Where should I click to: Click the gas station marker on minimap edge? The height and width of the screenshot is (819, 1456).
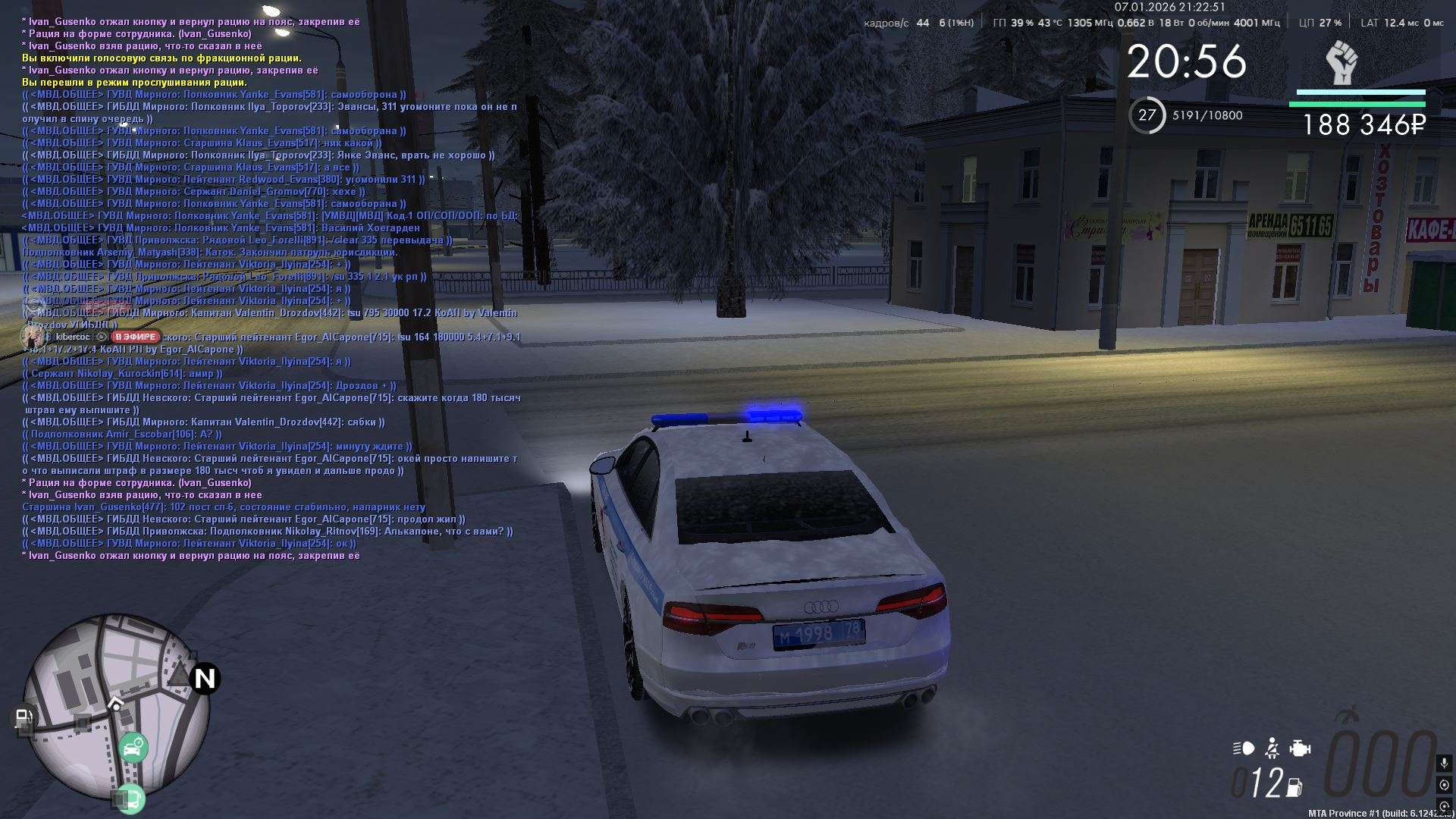click(x=24, y=717)
